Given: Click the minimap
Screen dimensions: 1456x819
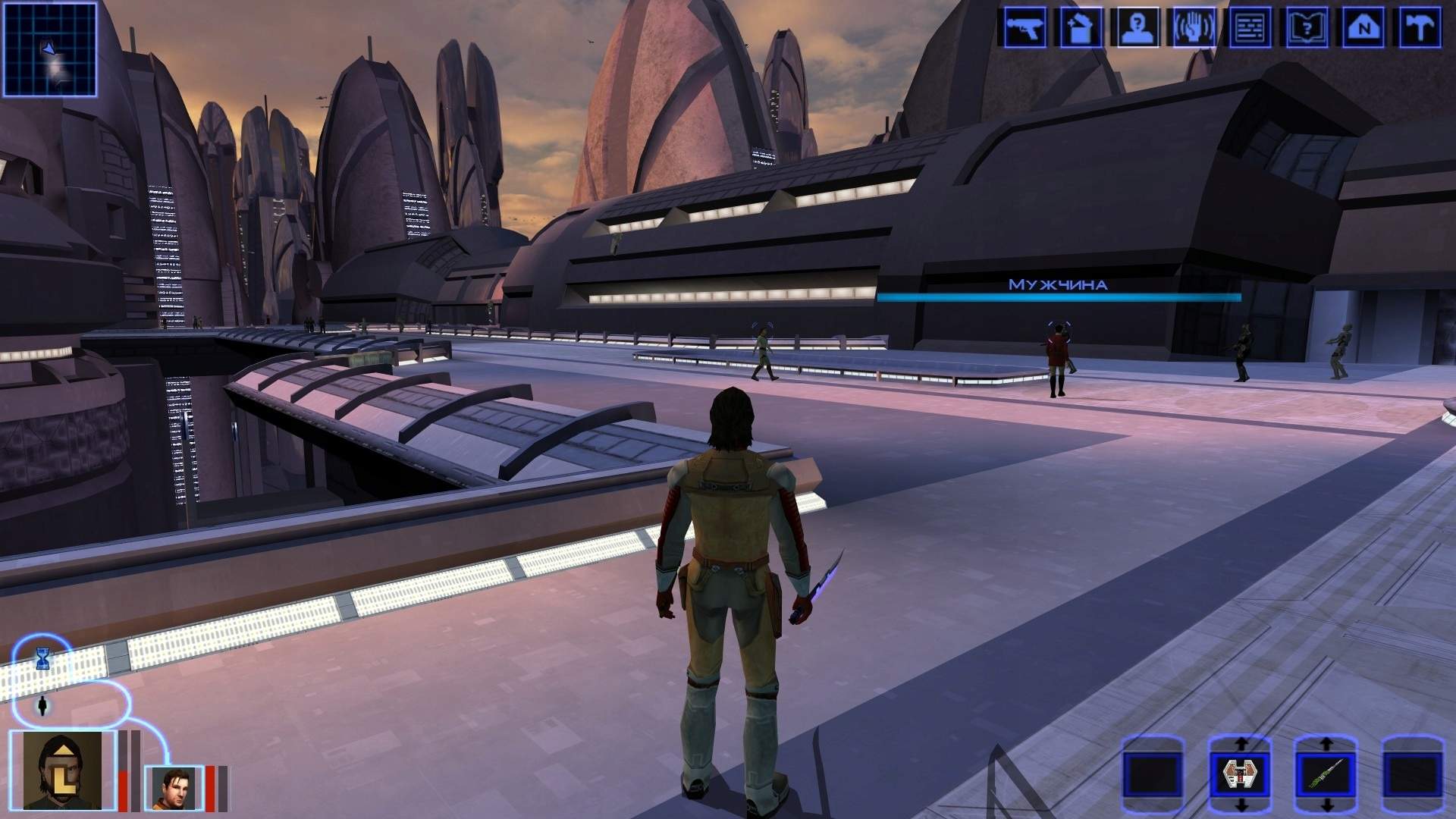Looking at the screenshot, I should click(x=51, y=49).
